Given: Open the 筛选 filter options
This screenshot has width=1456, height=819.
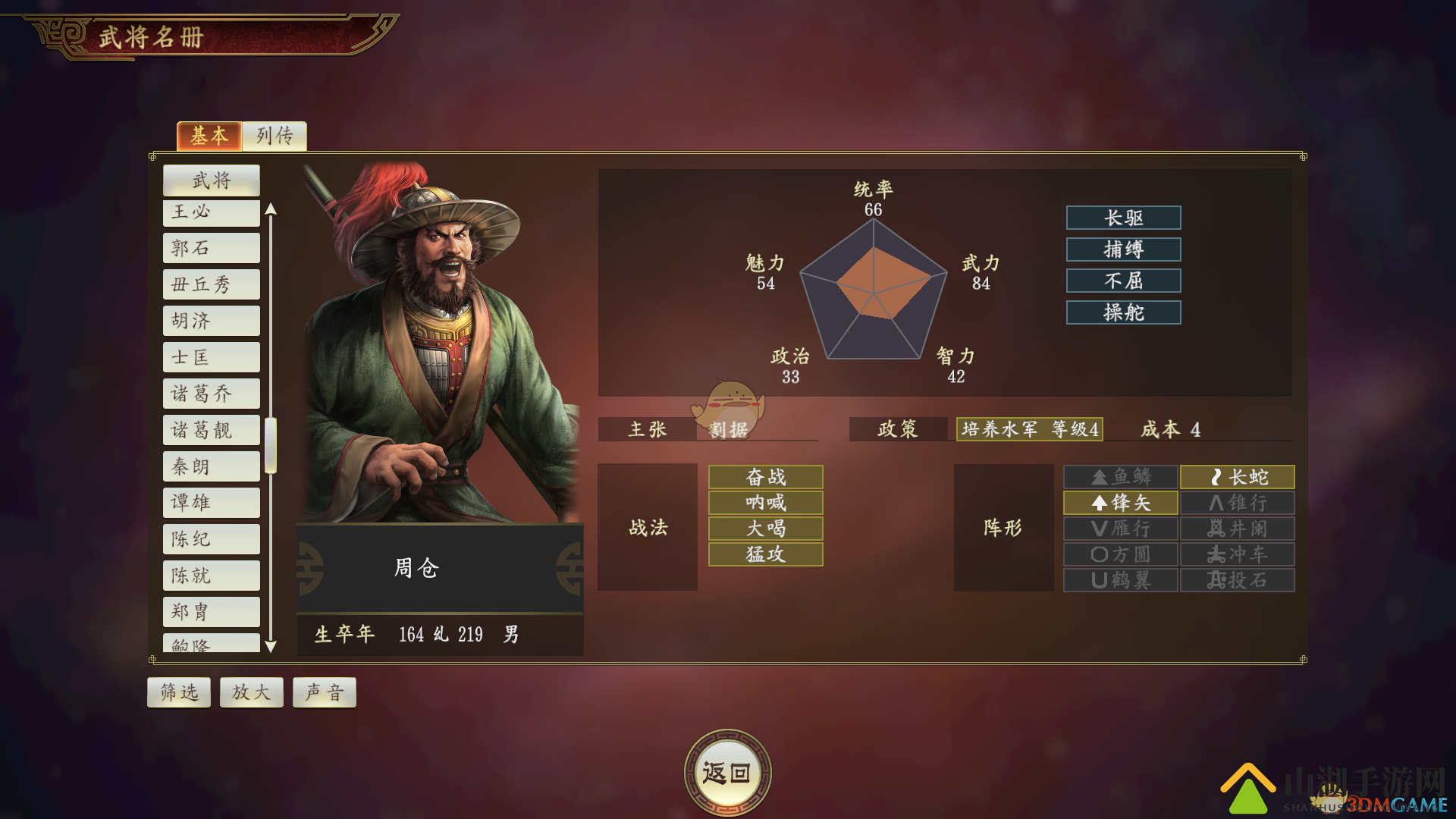Looking at the screenshot, I should (x=178, y=692).
